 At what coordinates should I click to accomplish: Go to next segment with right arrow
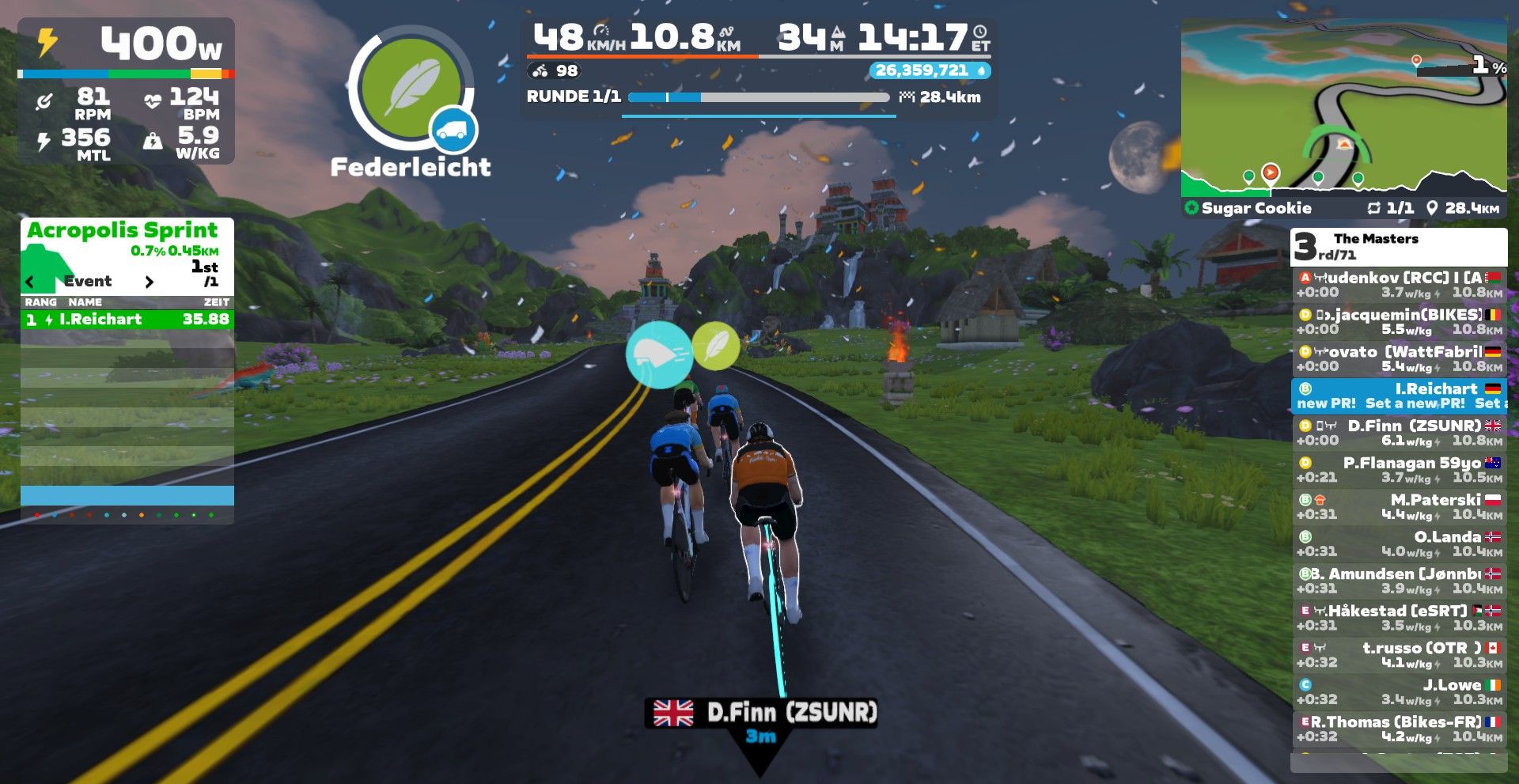(x=150, y=282)
